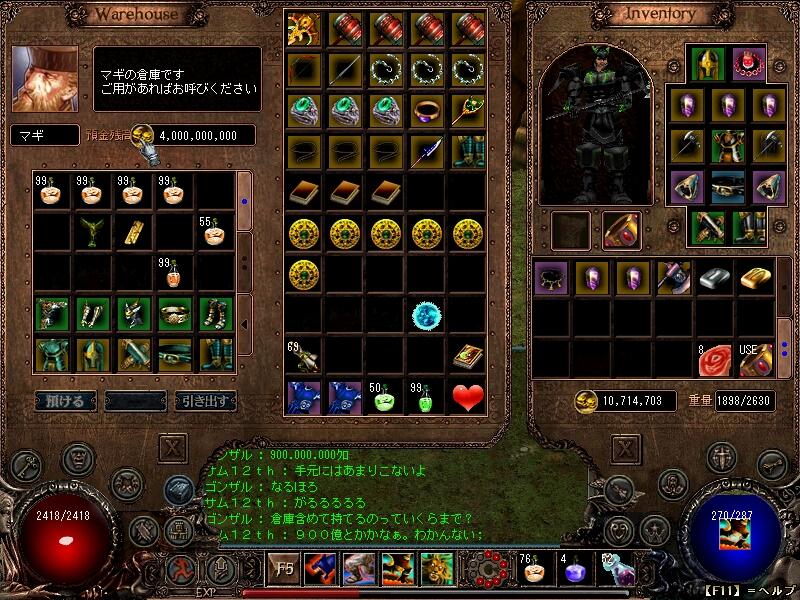Select the golden winged figurine in warehouse
The height and width of the screenshot is (600, 800).
pos(94,233)
